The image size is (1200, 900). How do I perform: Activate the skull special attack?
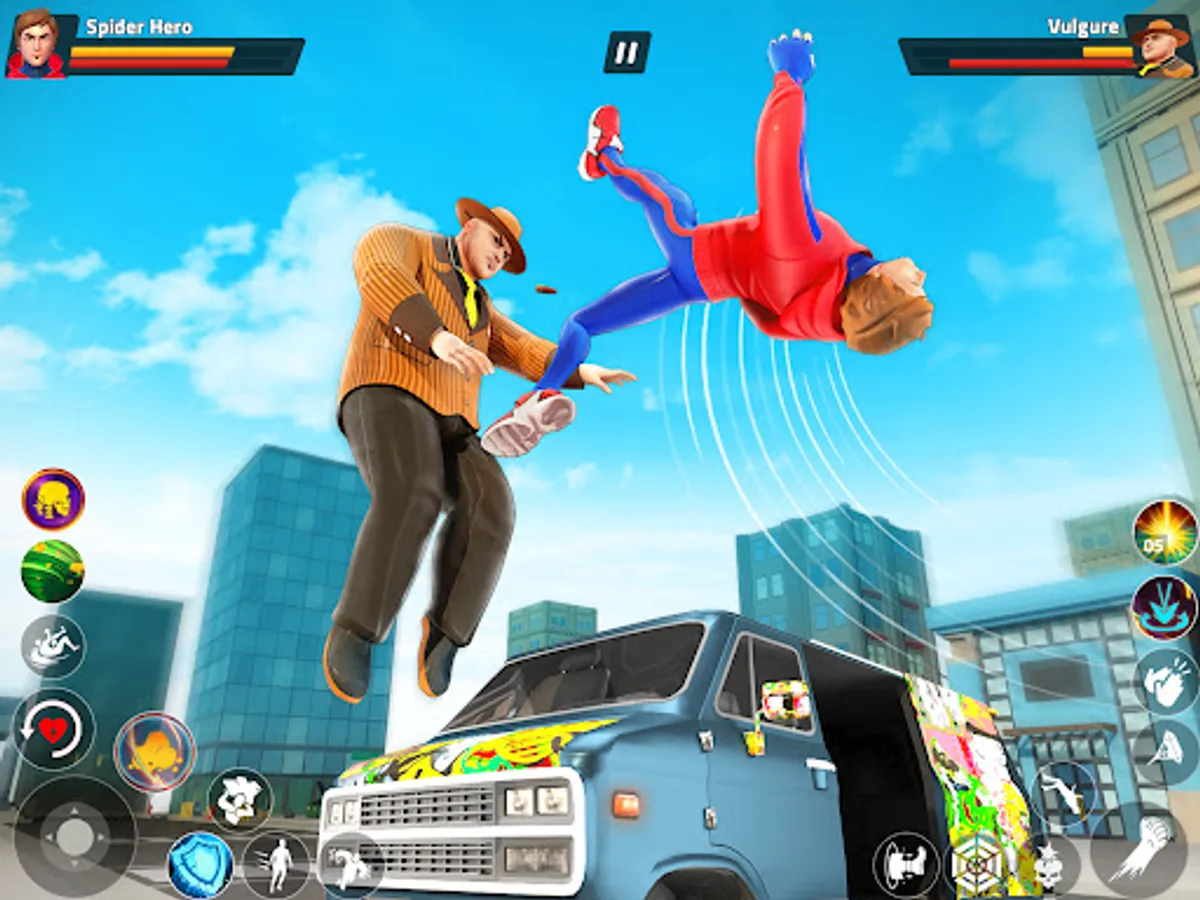pyautogui.click(x=1049, y=864)
